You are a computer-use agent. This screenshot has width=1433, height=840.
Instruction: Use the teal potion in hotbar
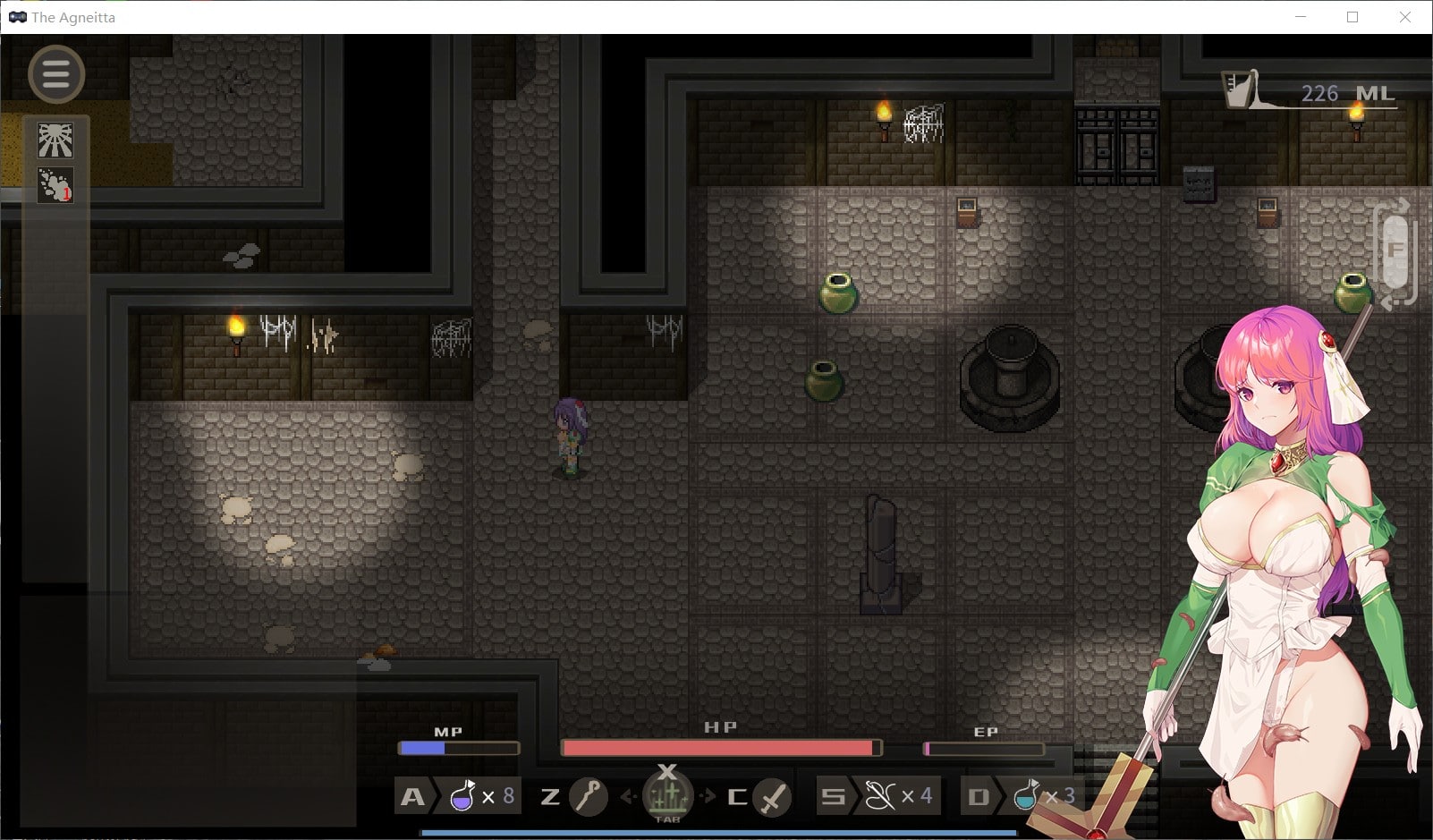1026,795
